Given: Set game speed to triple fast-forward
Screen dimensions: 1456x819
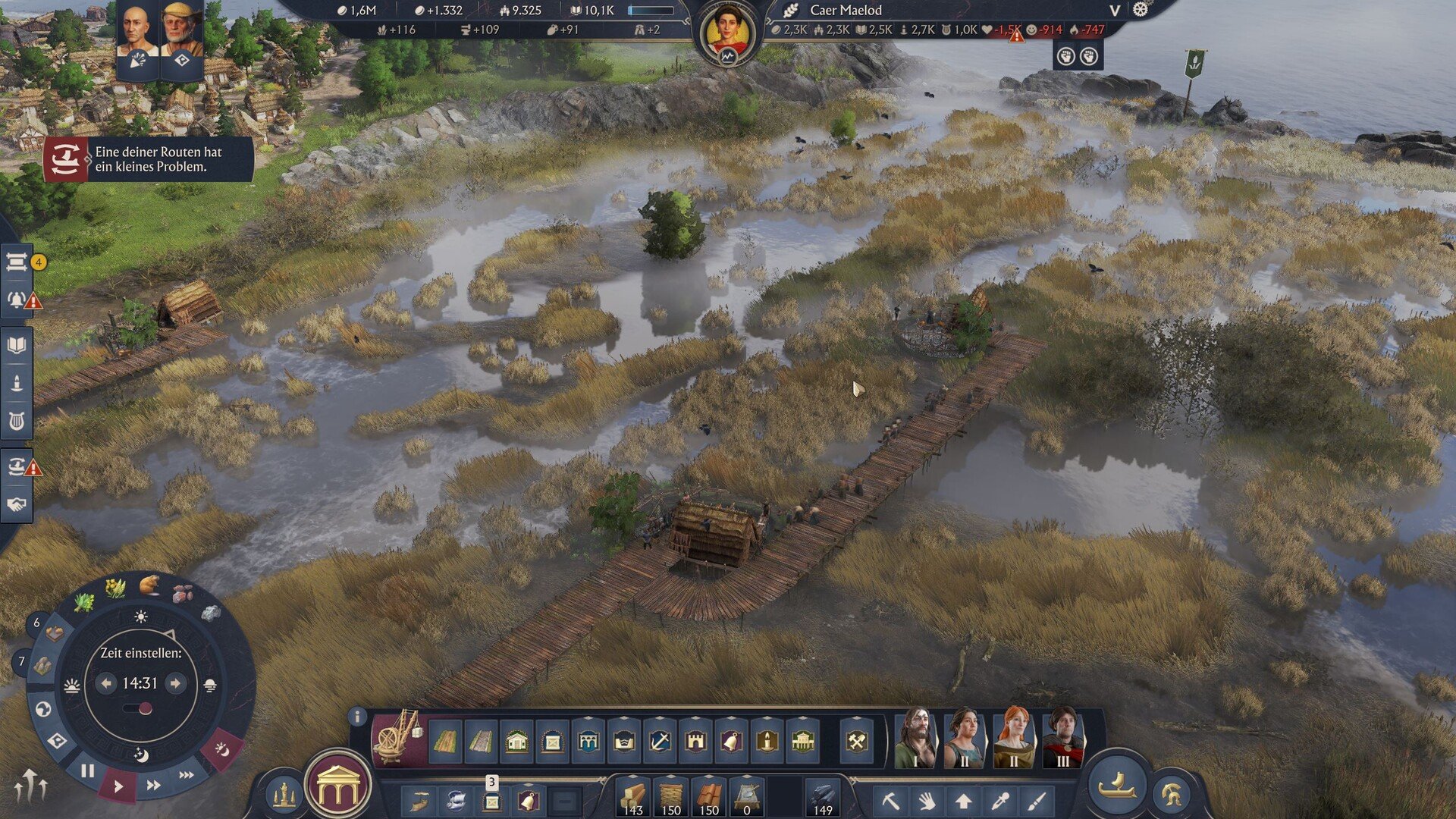Looking at the screenshot, I should pos(187,775).
